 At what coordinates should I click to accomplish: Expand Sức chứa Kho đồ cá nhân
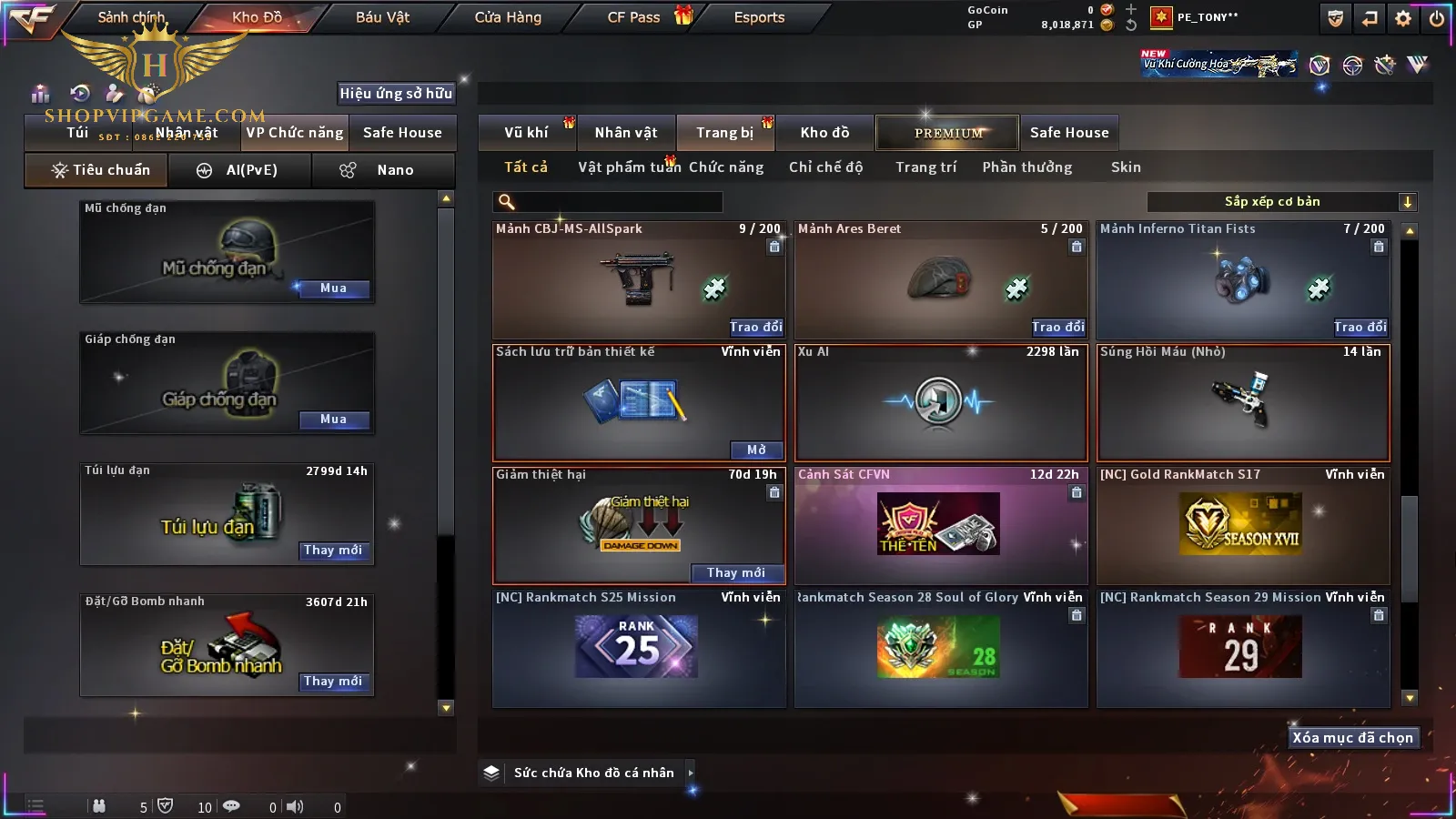[691, 773]
